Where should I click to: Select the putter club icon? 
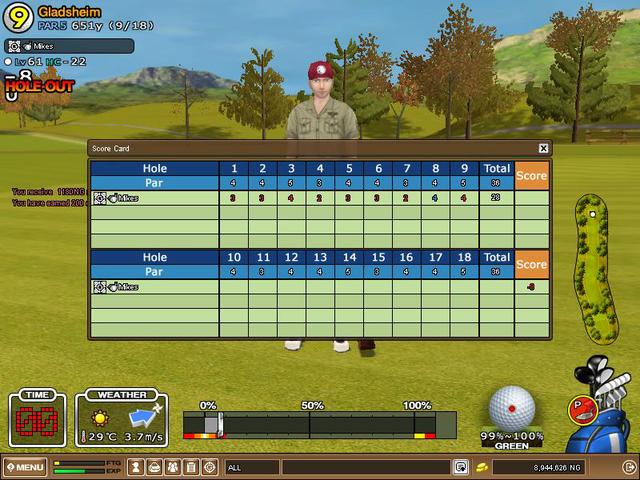click(582, 408)
